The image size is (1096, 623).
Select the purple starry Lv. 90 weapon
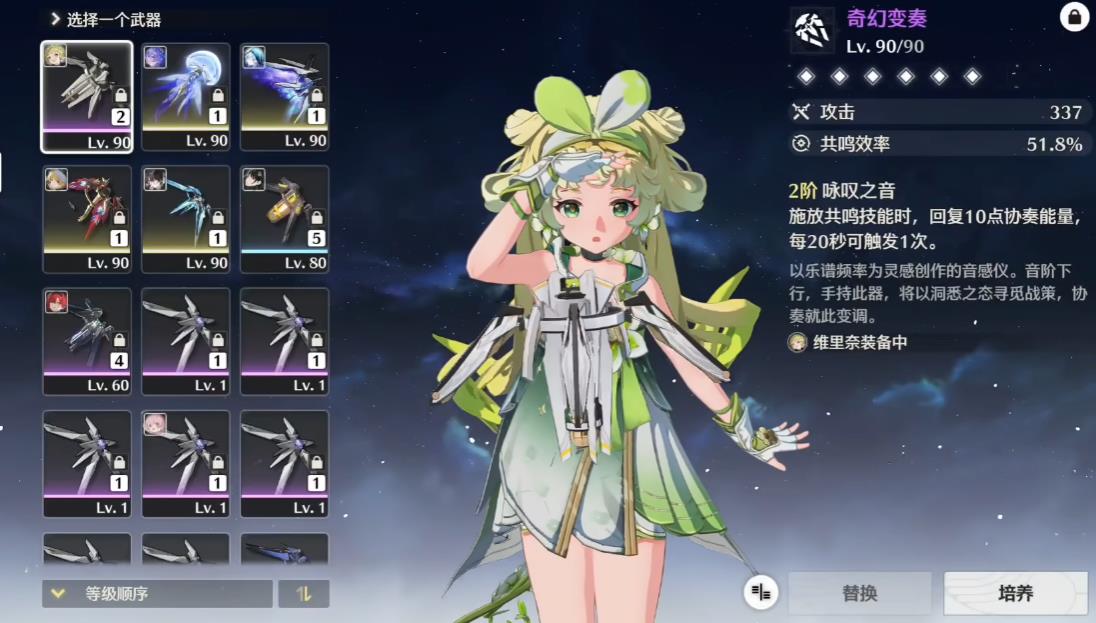point(285,96)
